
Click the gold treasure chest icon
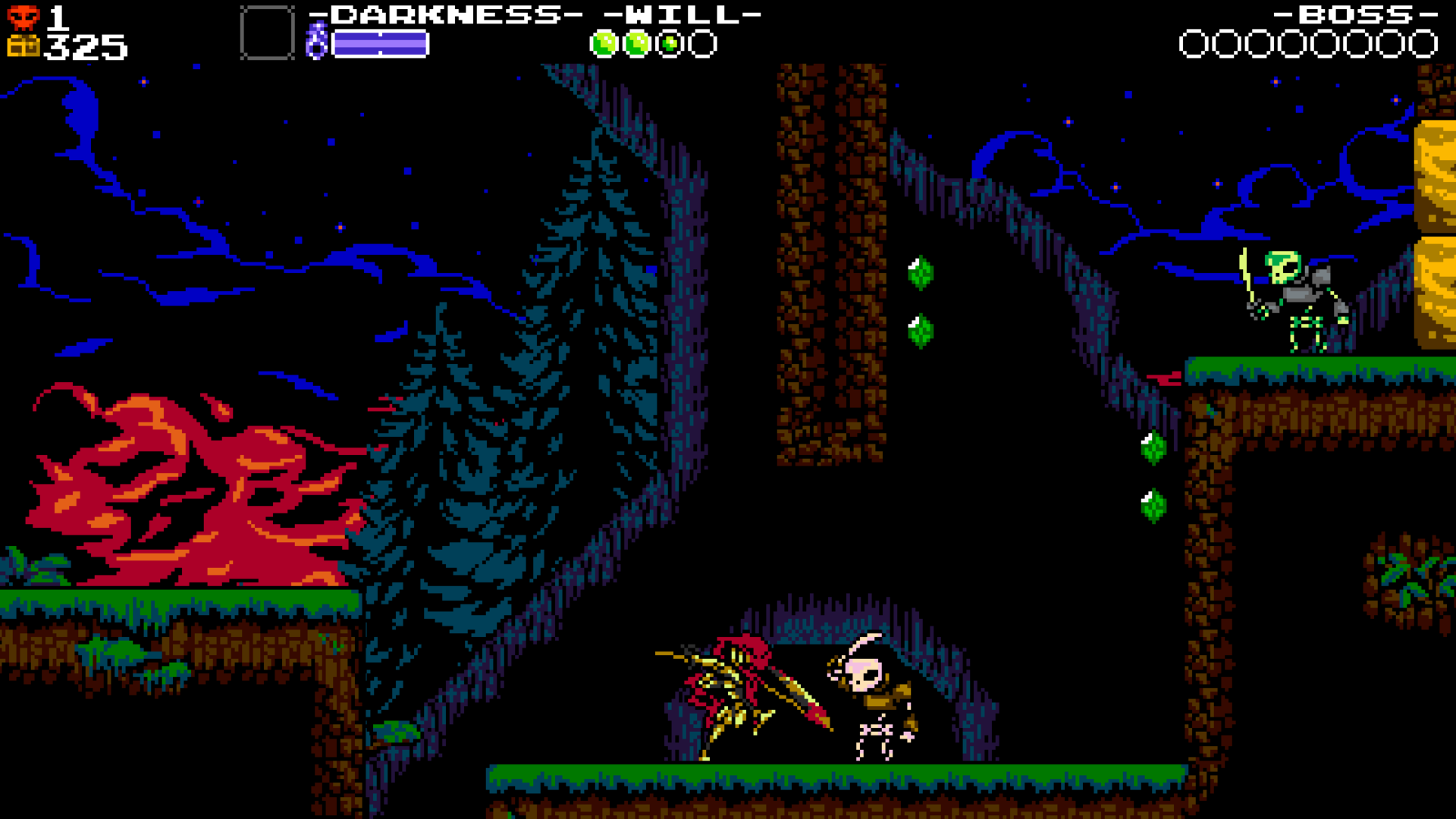[24, 46]
